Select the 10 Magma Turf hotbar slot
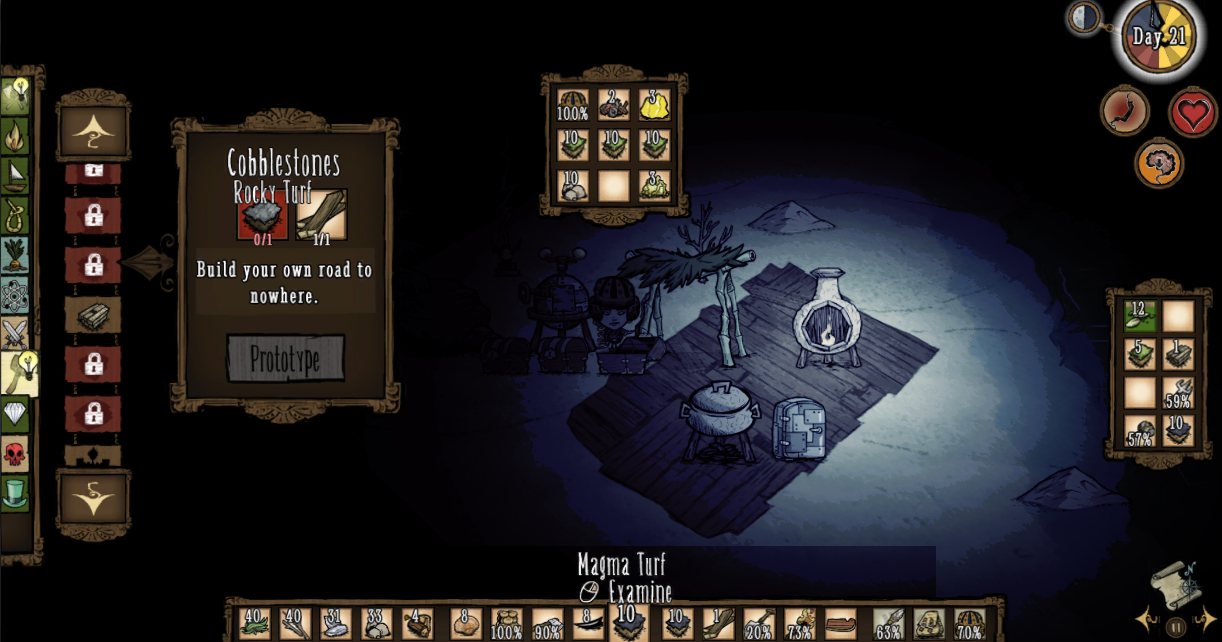Screen dimensions: 1222x642 pyautogui.click(x=627, y=623)
